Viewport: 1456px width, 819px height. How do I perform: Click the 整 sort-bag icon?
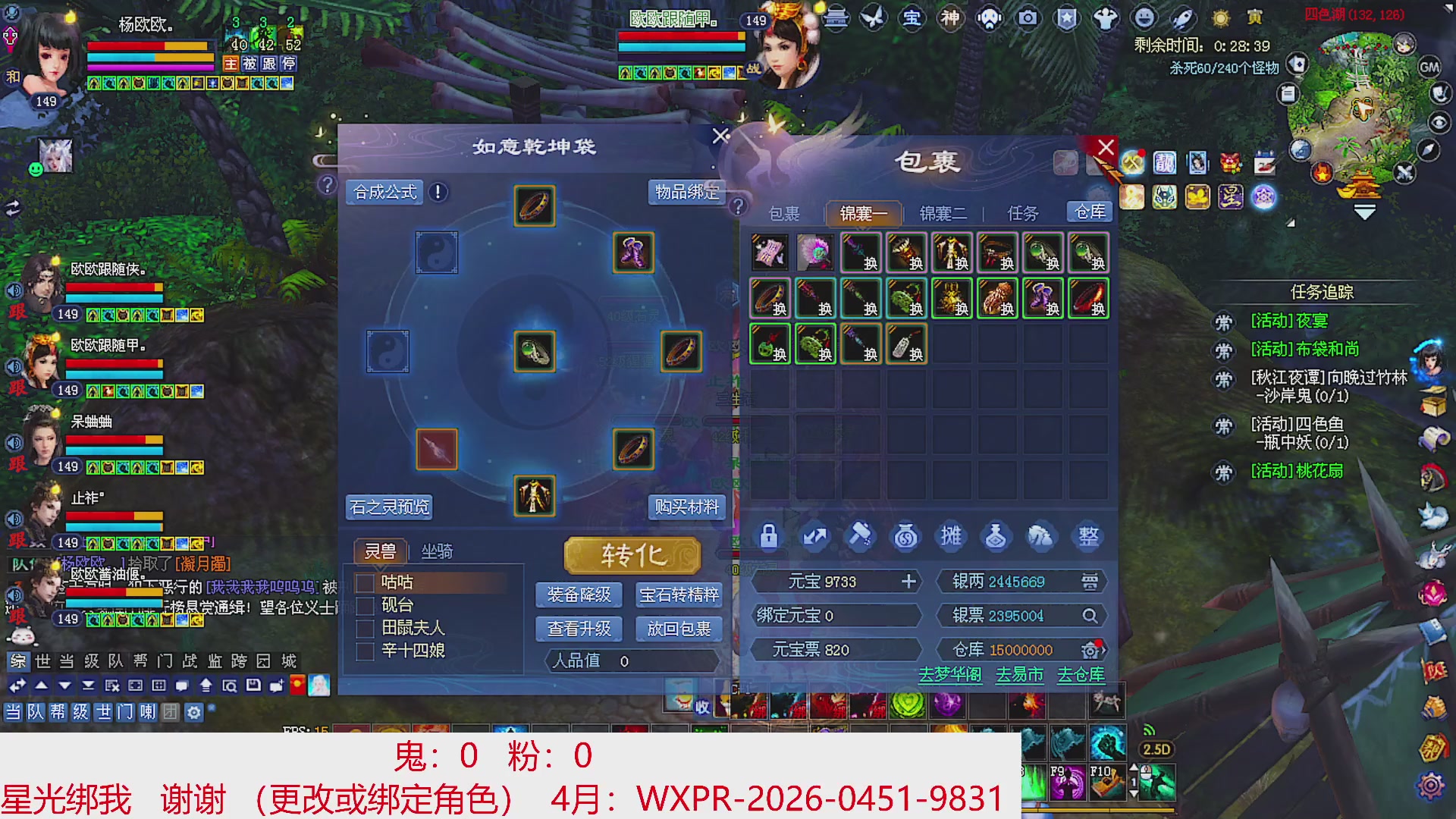(x=1087, y=536)
